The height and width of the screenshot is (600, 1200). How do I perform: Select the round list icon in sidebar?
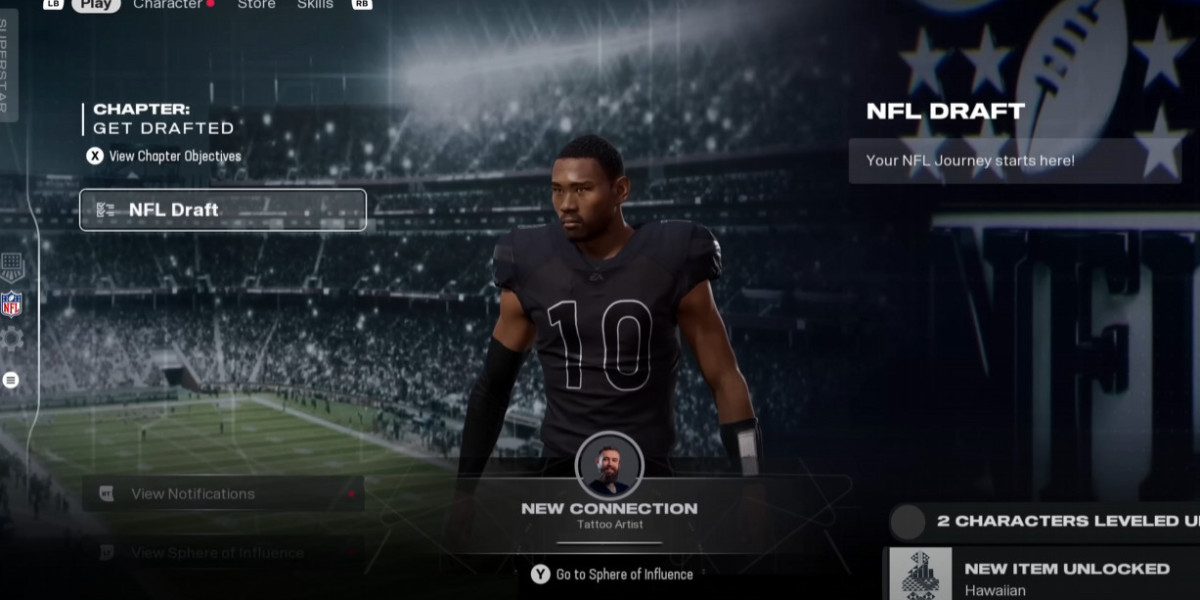click(x=11, y=380)
